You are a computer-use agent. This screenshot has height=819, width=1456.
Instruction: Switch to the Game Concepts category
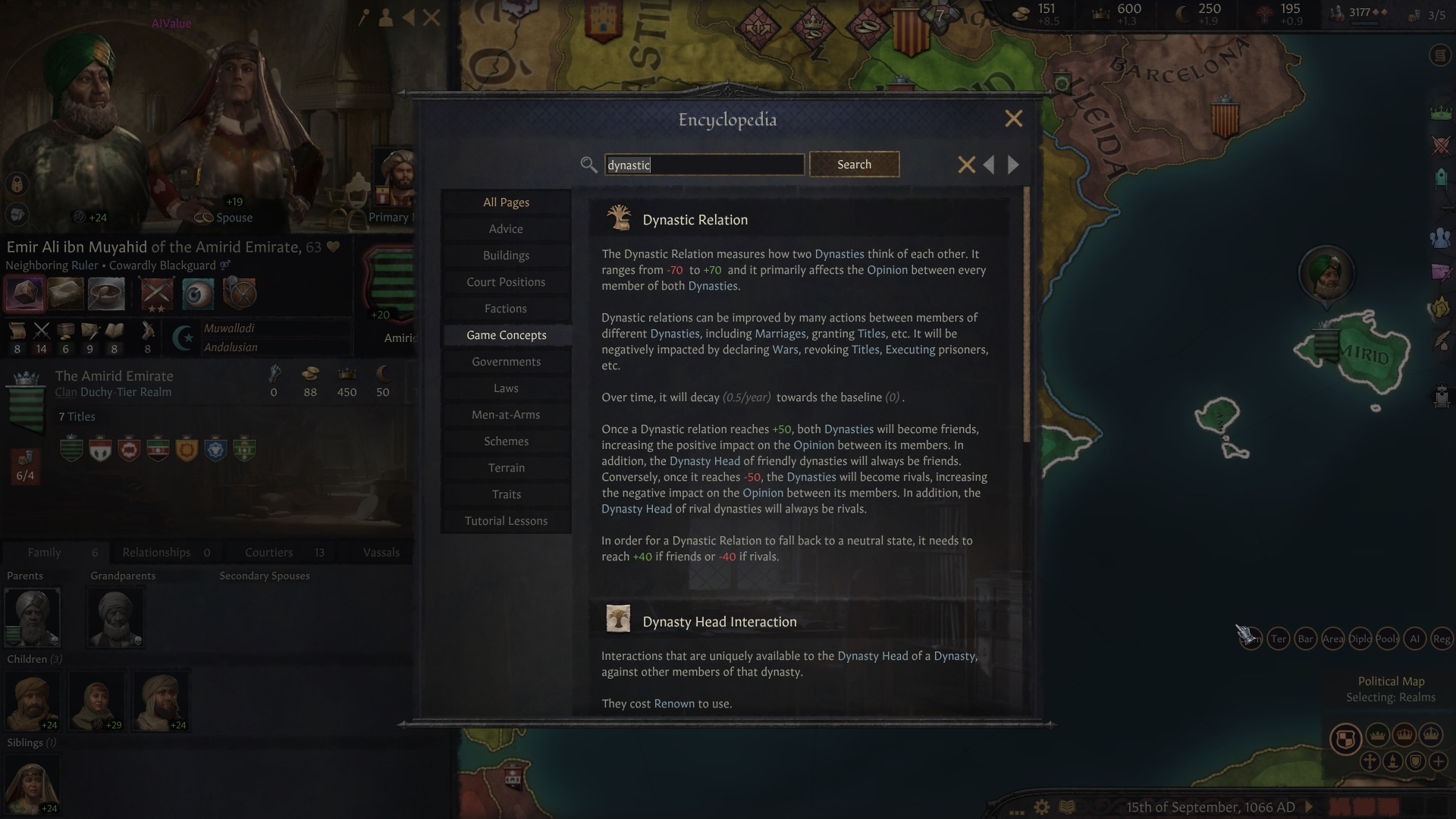click(x=506, y=334)
